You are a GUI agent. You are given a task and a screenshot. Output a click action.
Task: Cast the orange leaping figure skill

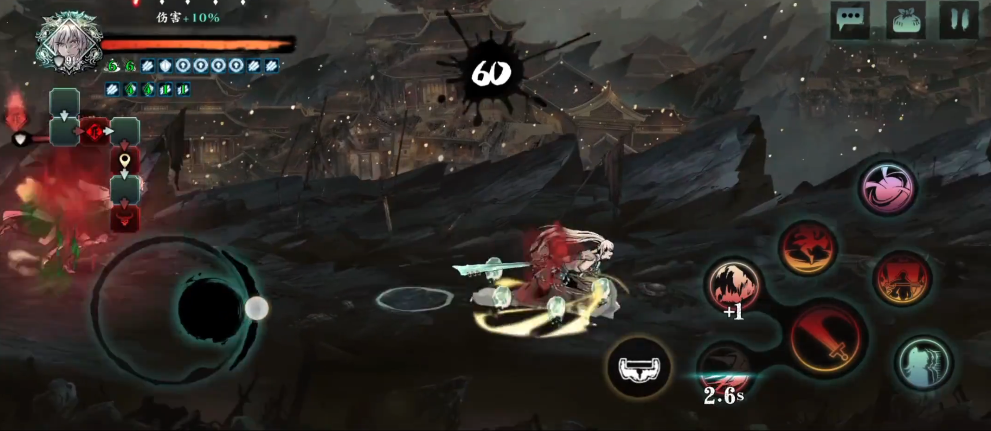[x=808, y=248]
